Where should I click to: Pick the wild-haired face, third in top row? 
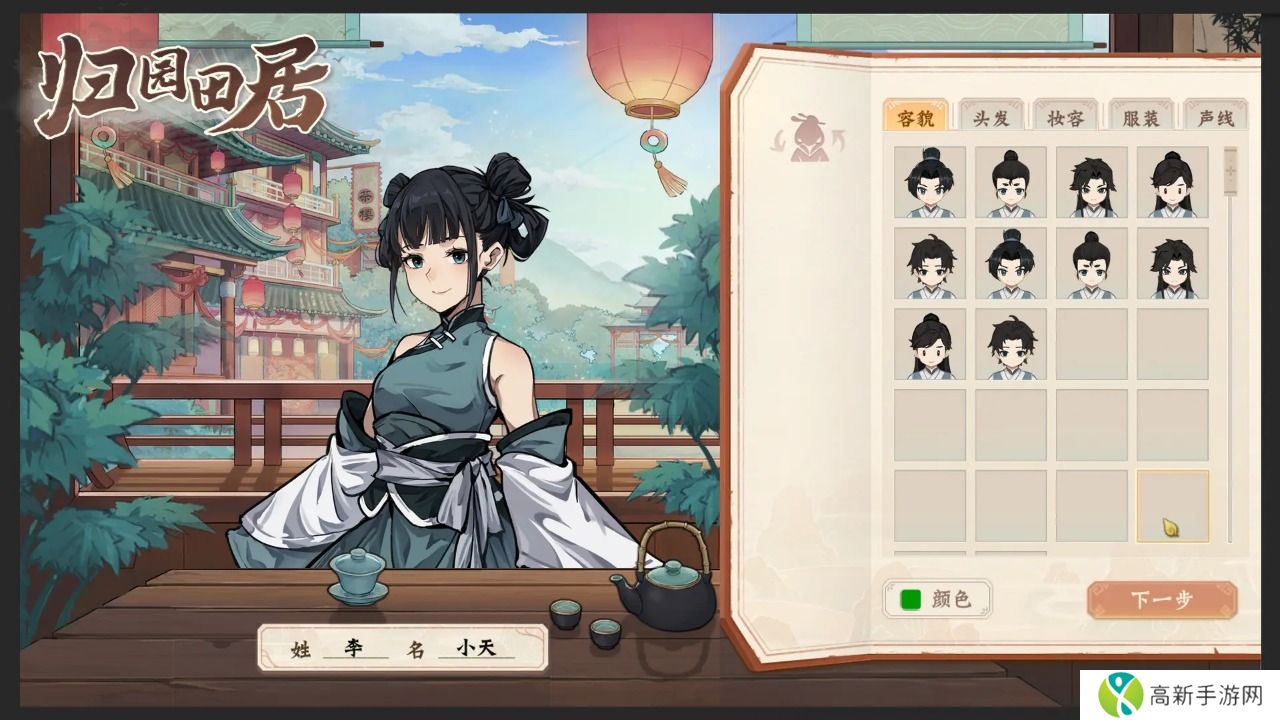click(x=1091, y=183)
